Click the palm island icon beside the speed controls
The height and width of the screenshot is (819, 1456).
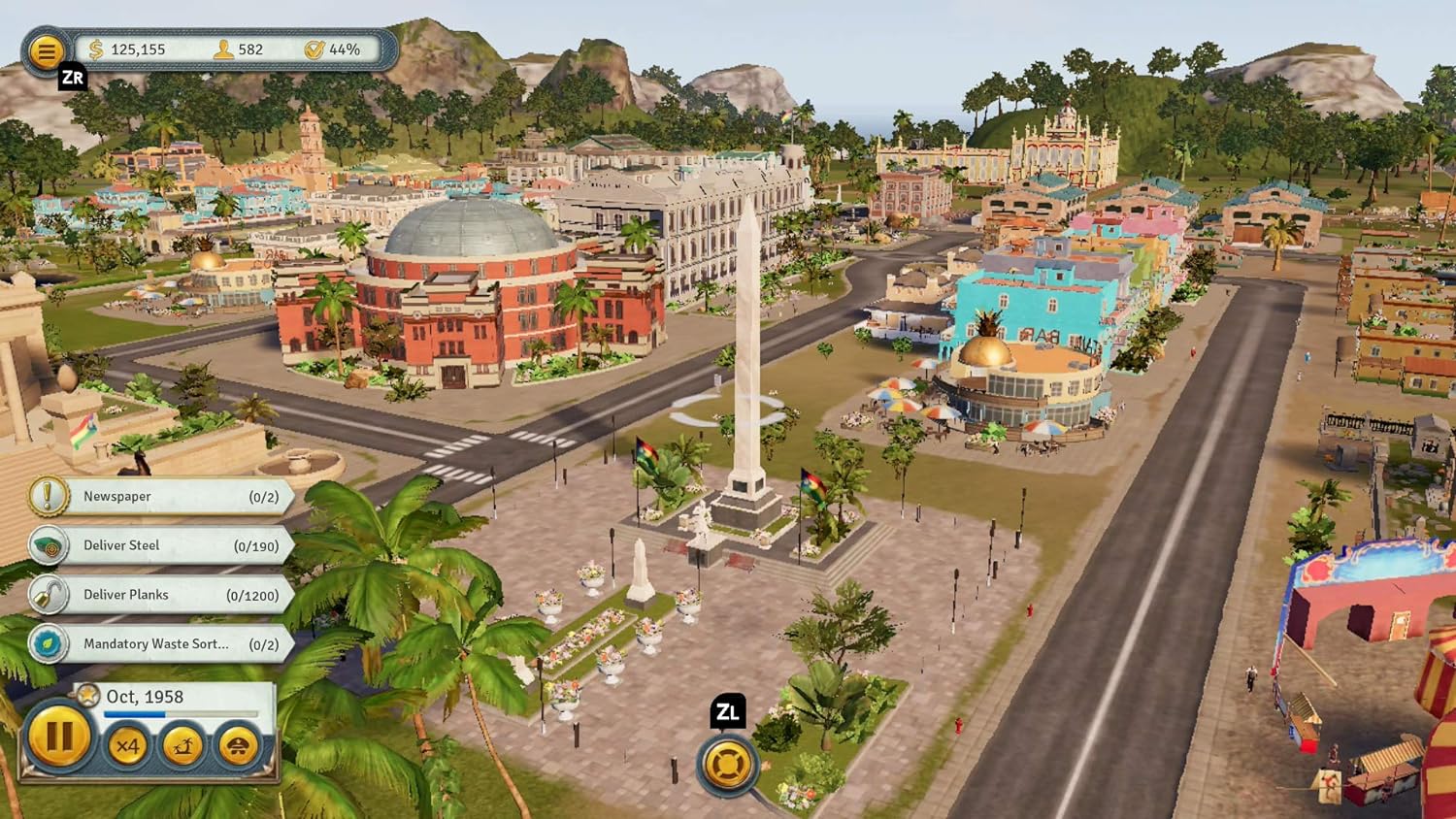coord(183,747)
